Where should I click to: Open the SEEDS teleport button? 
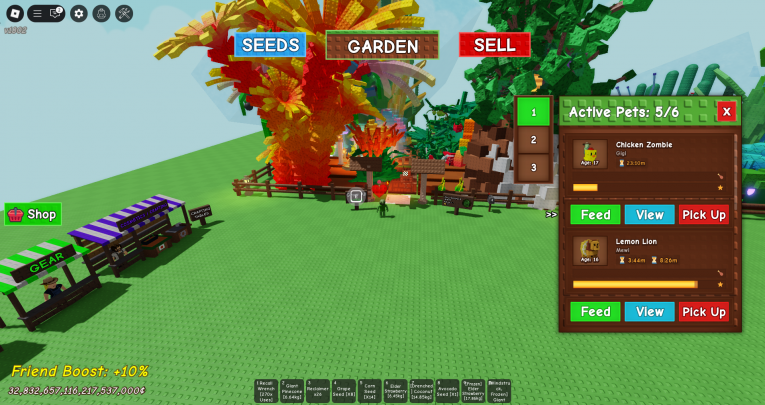pyautogui.click(x=270, y=45)
